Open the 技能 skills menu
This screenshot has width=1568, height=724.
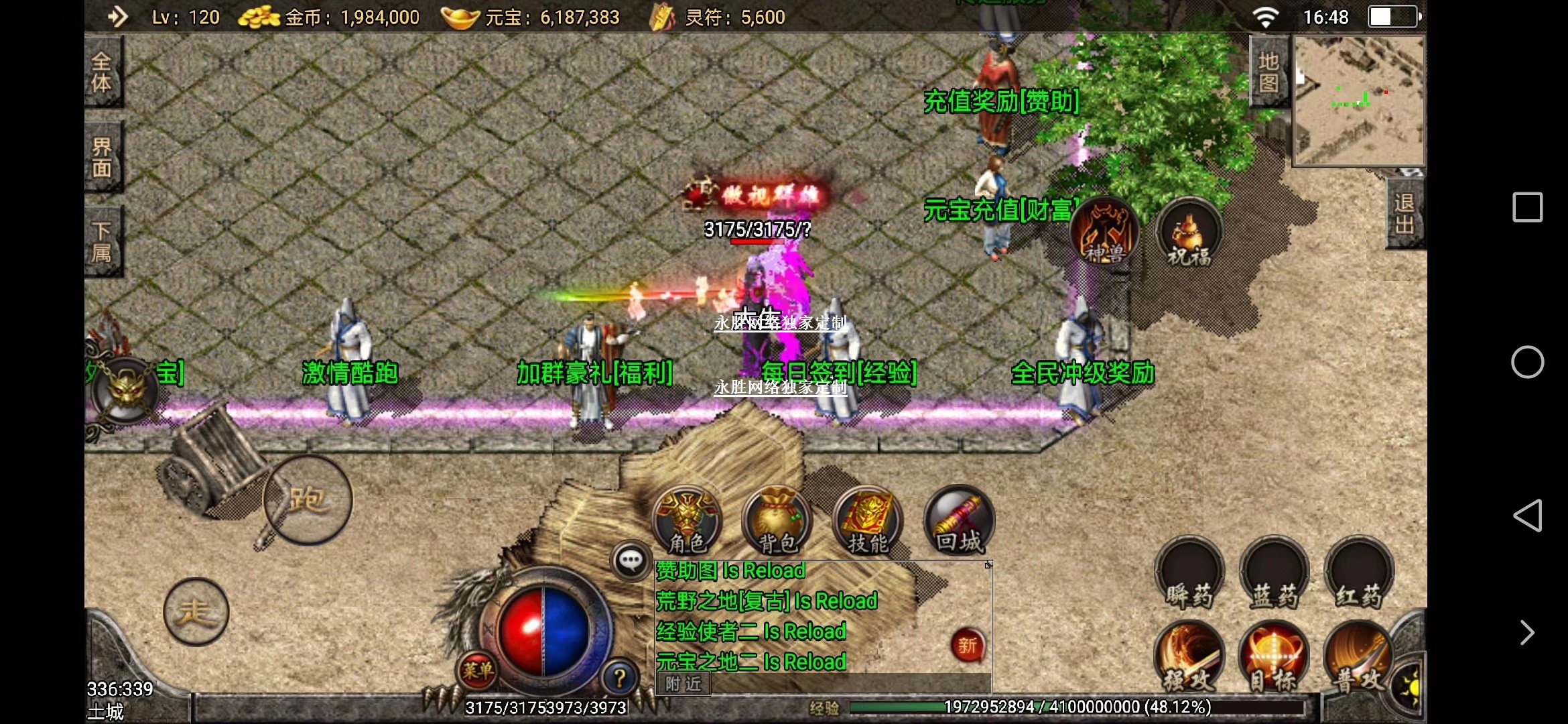[867, 521]
